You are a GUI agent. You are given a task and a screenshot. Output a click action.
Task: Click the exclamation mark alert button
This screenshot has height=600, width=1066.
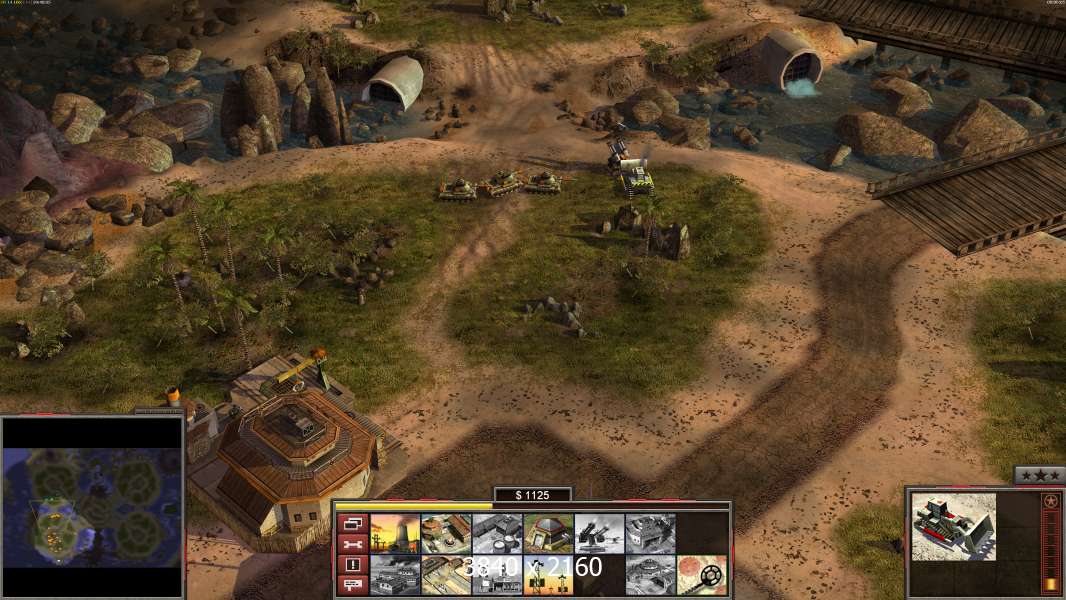352,565
